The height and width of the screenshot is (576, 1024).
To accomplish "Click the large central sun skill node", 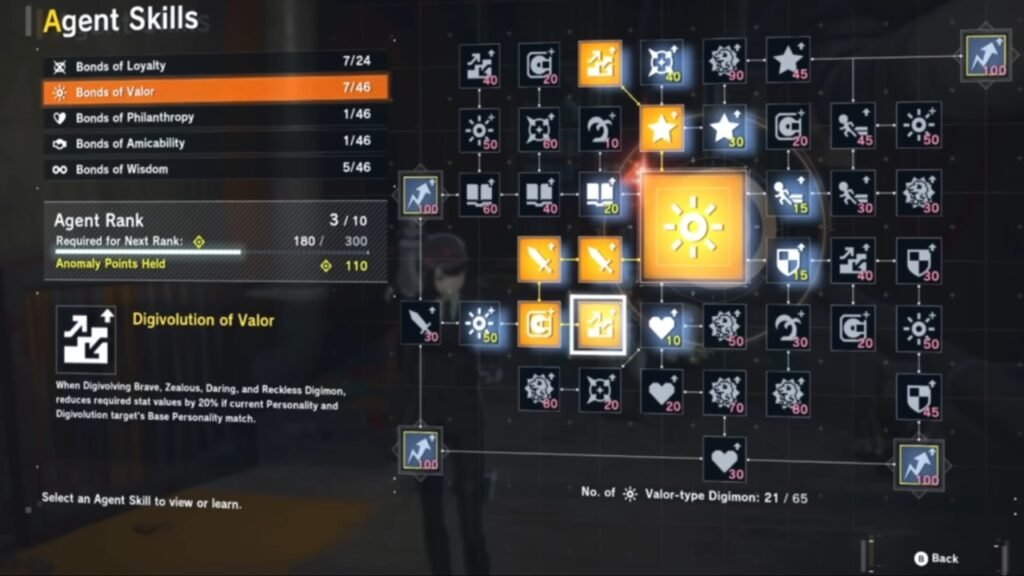I will click(693, 225).
